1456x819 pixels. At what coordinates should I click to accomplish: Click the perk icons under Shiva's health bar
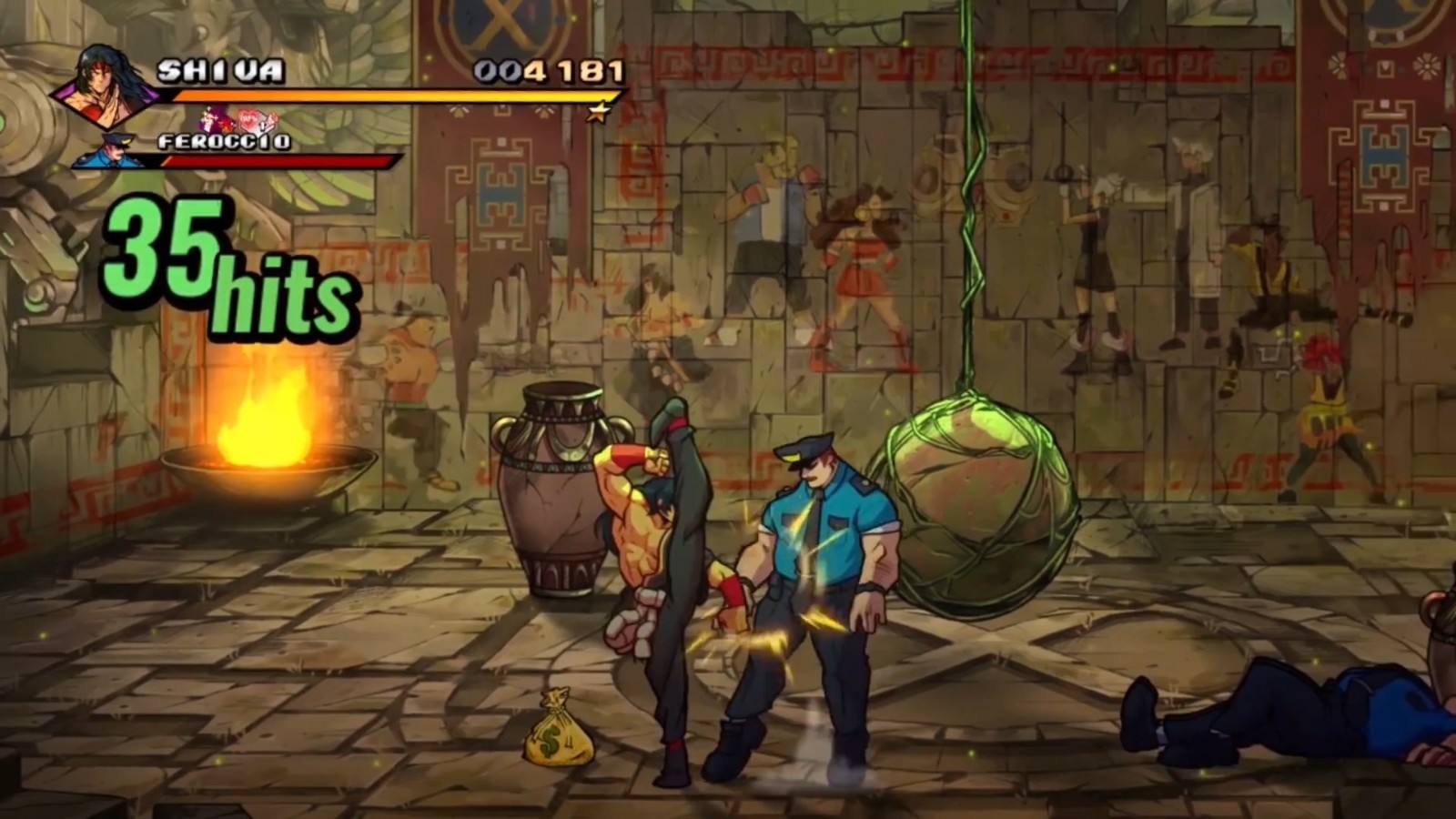point(240,120)
